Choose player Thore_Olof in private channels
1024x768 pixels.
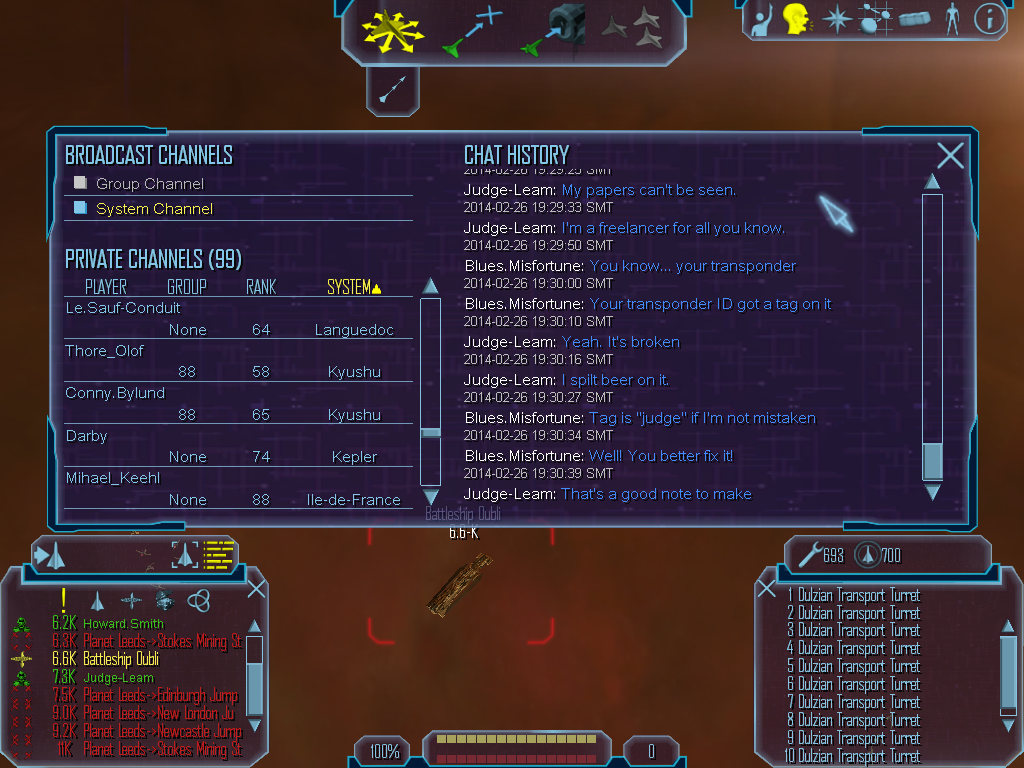click(105, 351)
